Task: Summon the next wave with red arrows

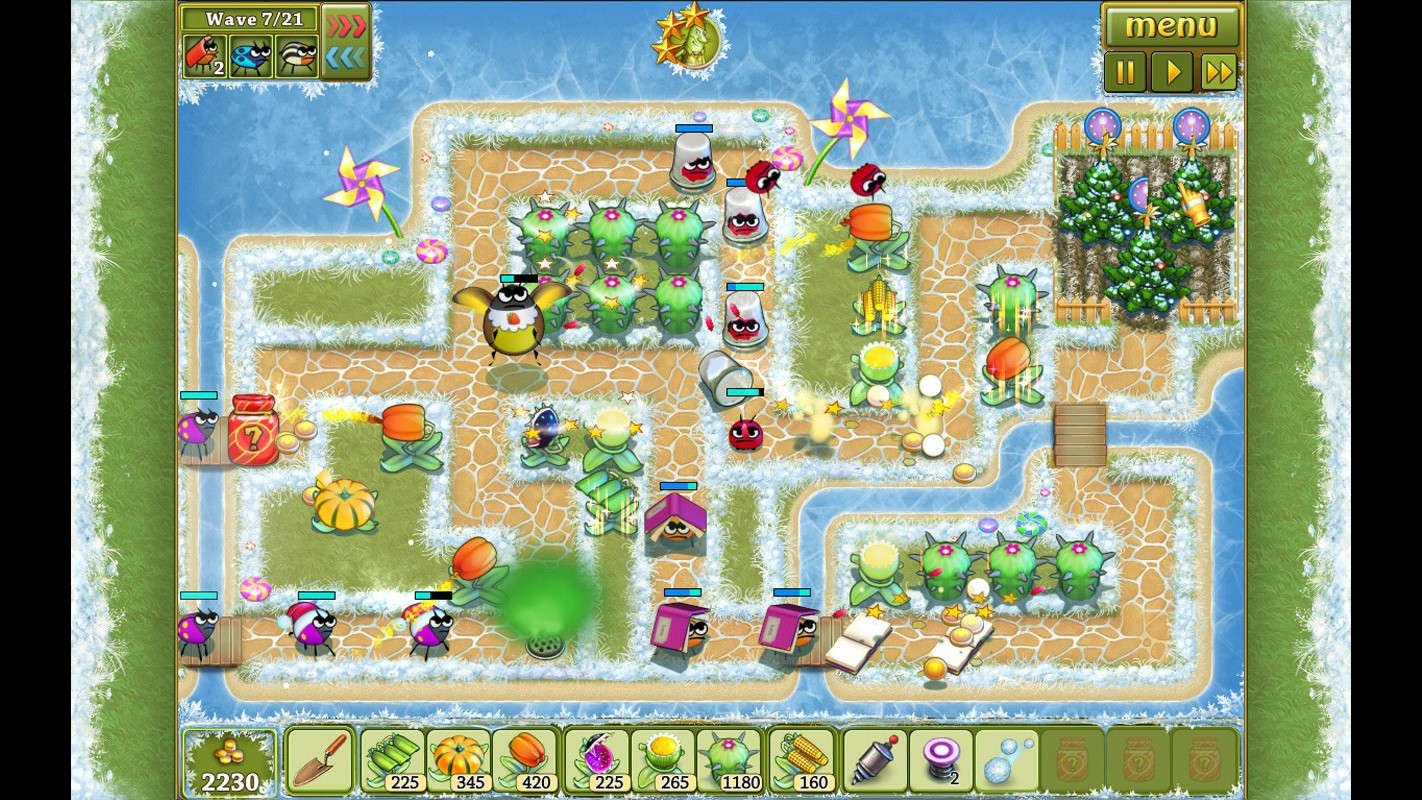Action: point(345,22)
